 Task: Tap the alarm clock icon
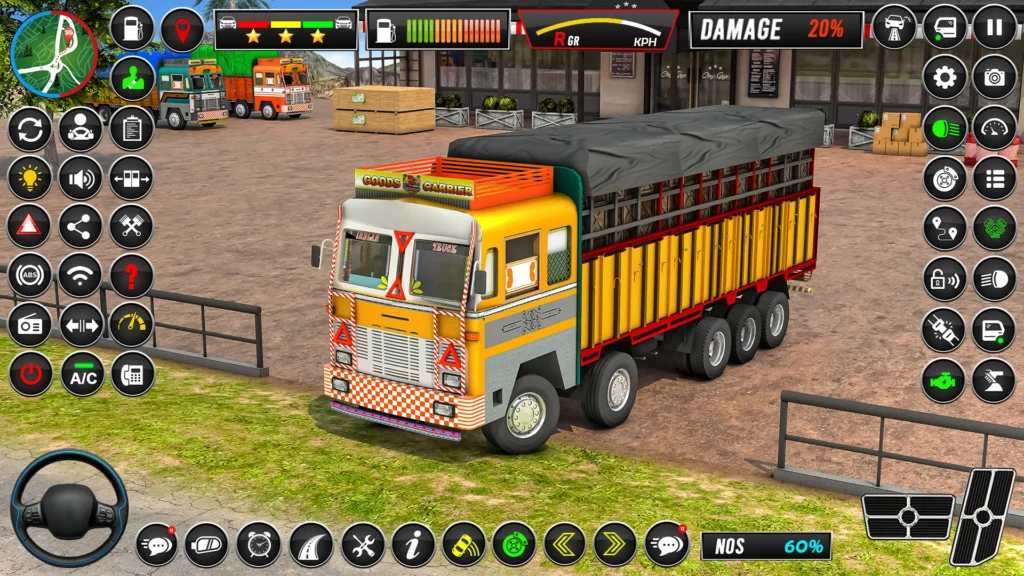point(258,544)
